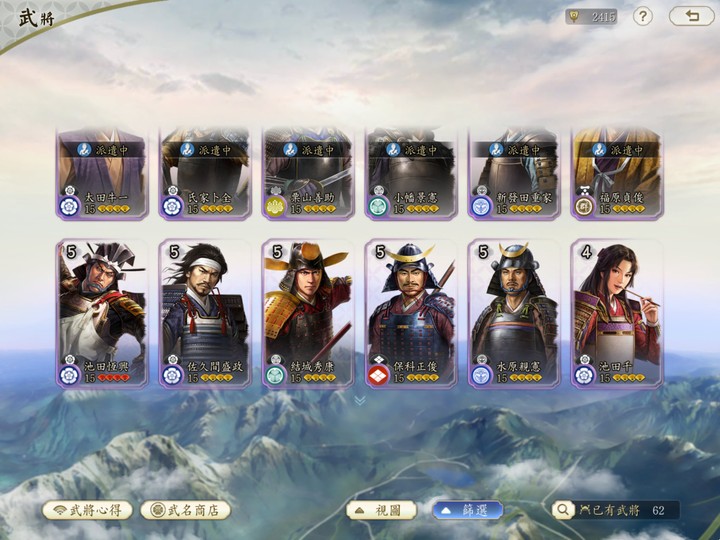Pick the 結城秀康 officer card

pyautogui.click(x=307, y=313)
